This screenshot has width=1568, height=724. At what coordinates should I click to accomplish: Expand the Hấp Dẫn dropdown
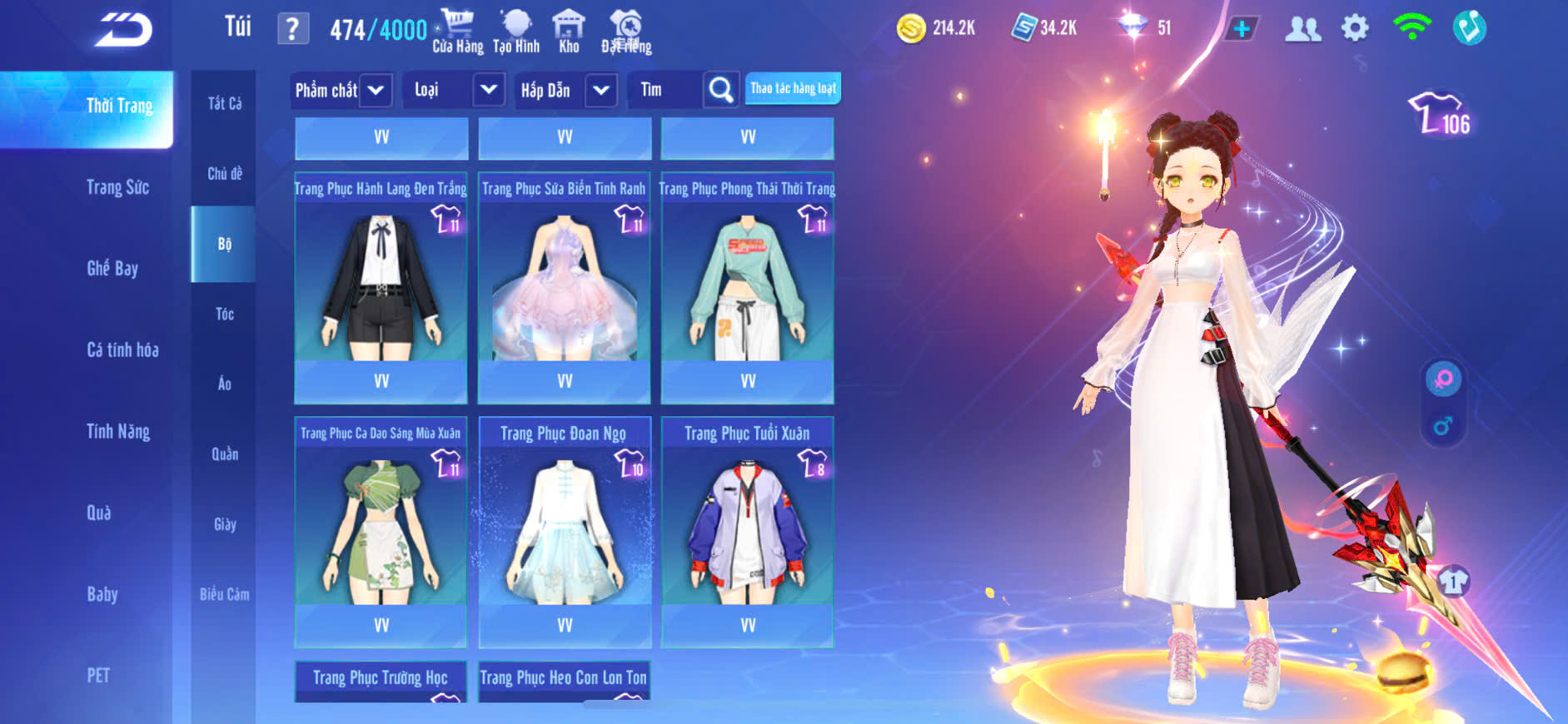coord(600,90)
